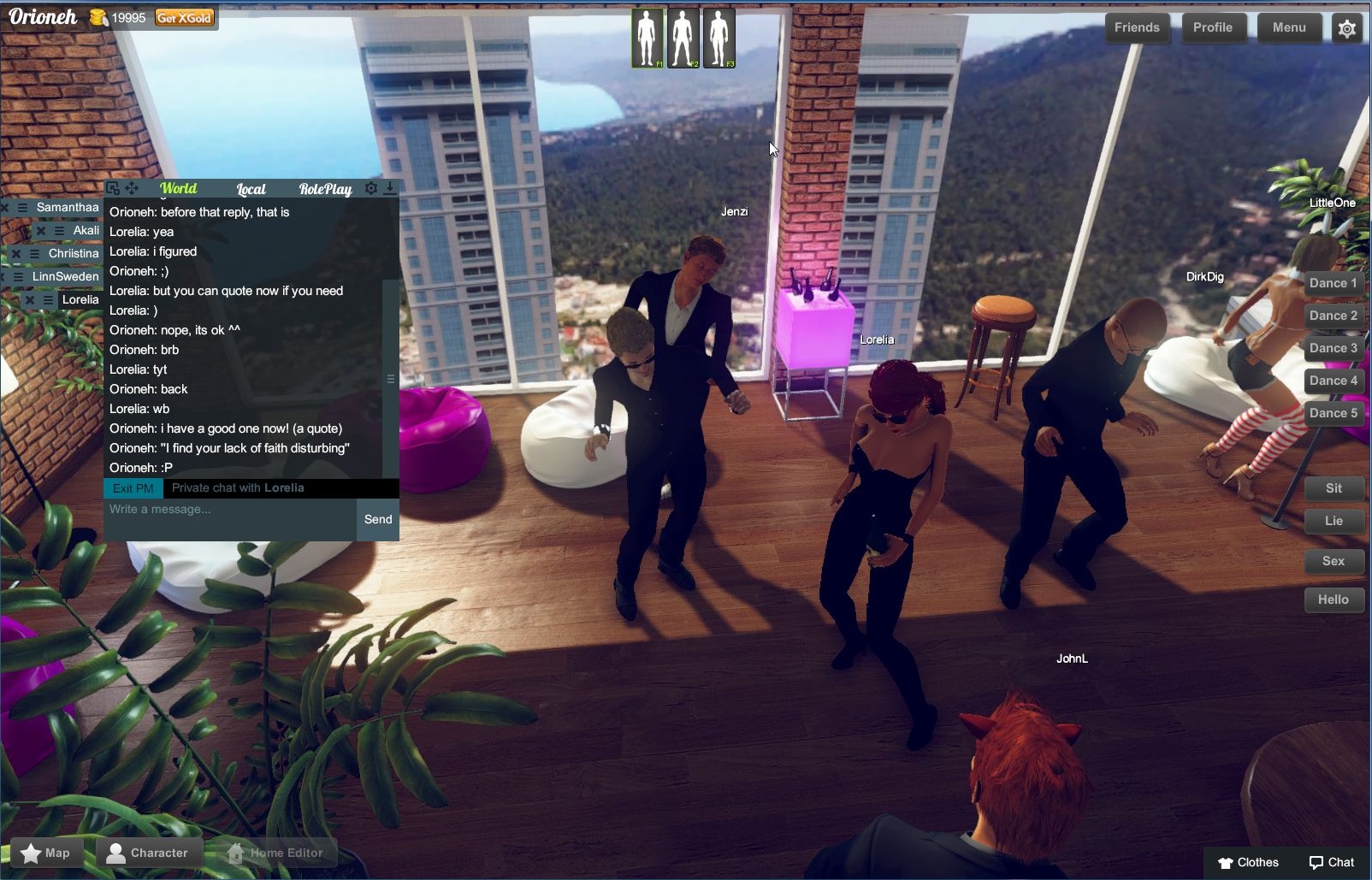Open the Map from the bottom bar
The height and width of the screenshot is (880, 1372).
click(46, 852)
